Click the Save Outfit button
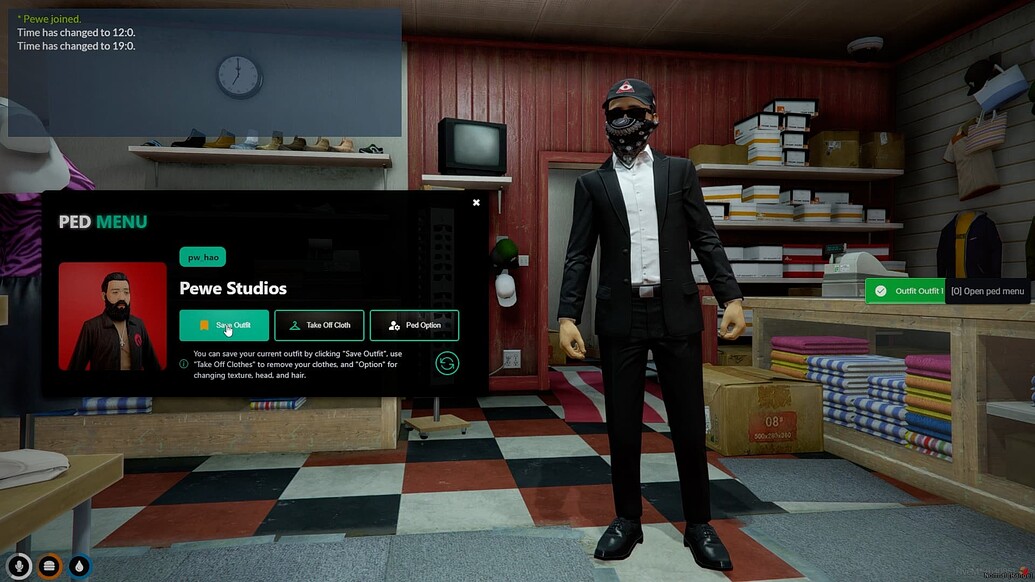 [224, 325]
